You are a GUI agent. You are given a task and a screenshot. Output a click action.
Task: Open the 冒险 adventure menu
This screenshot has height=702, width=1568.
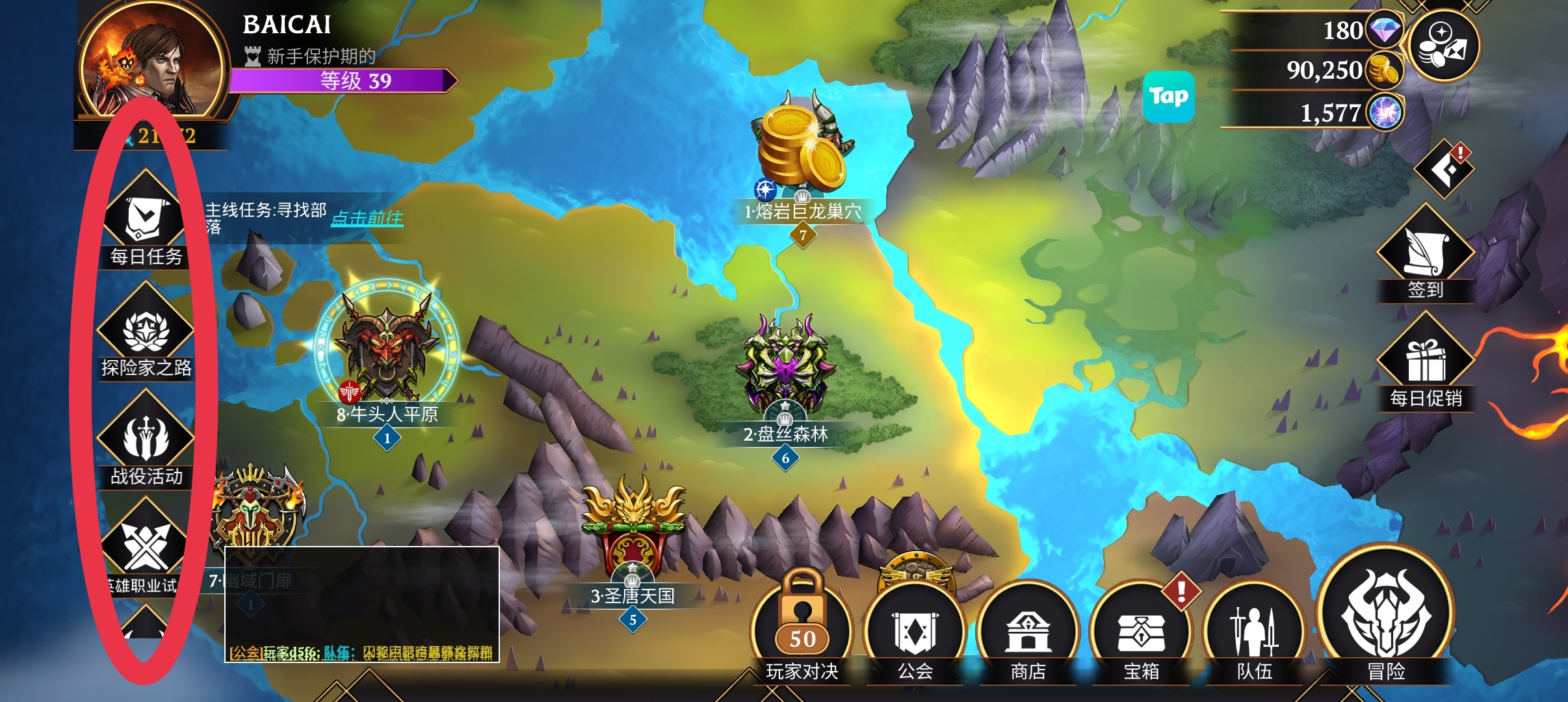click(x=1386, y=614)
